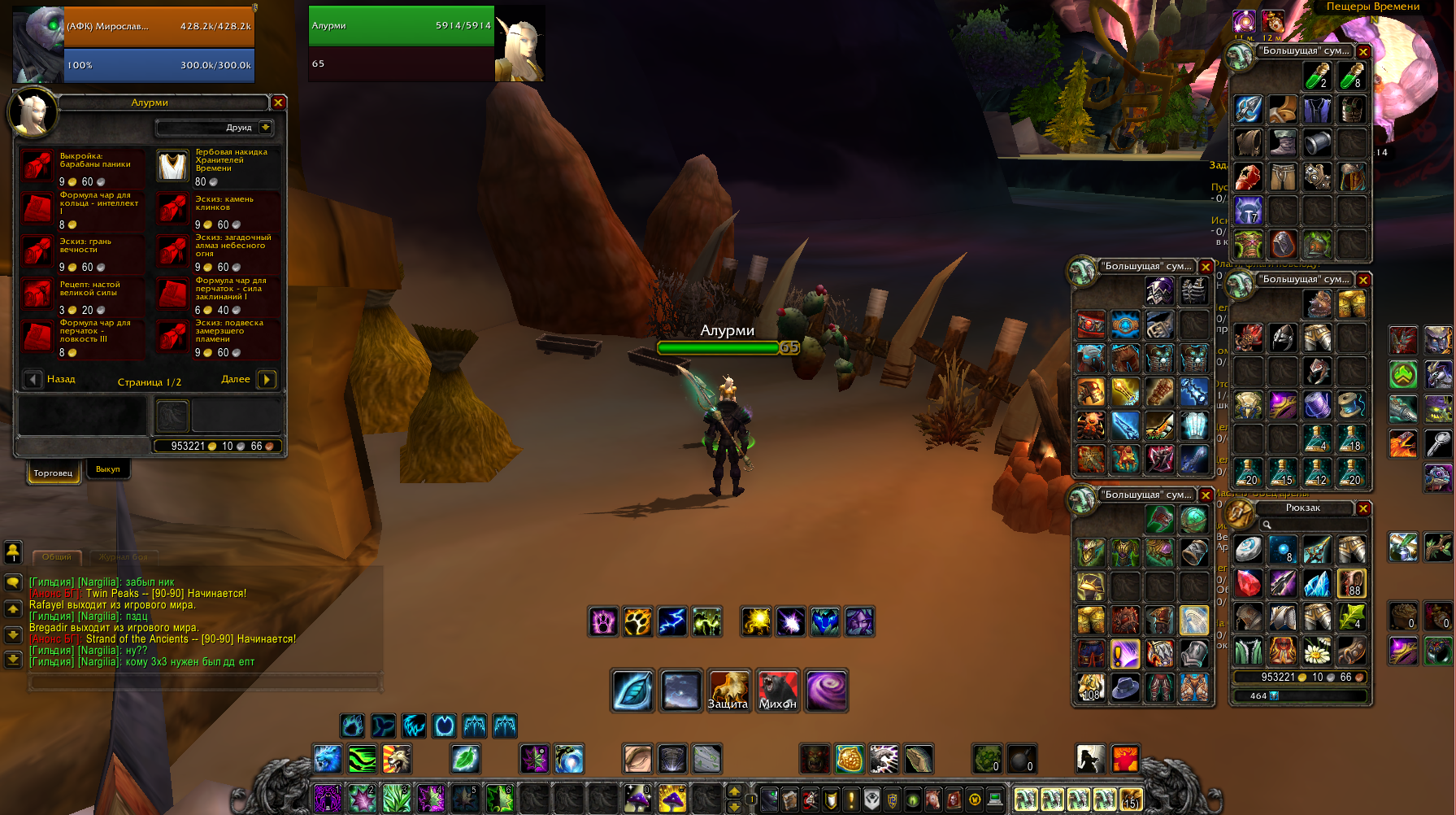Select Эскиз: камень клинков recipe
Screen dimensions: 1456x815
(172, 209)
